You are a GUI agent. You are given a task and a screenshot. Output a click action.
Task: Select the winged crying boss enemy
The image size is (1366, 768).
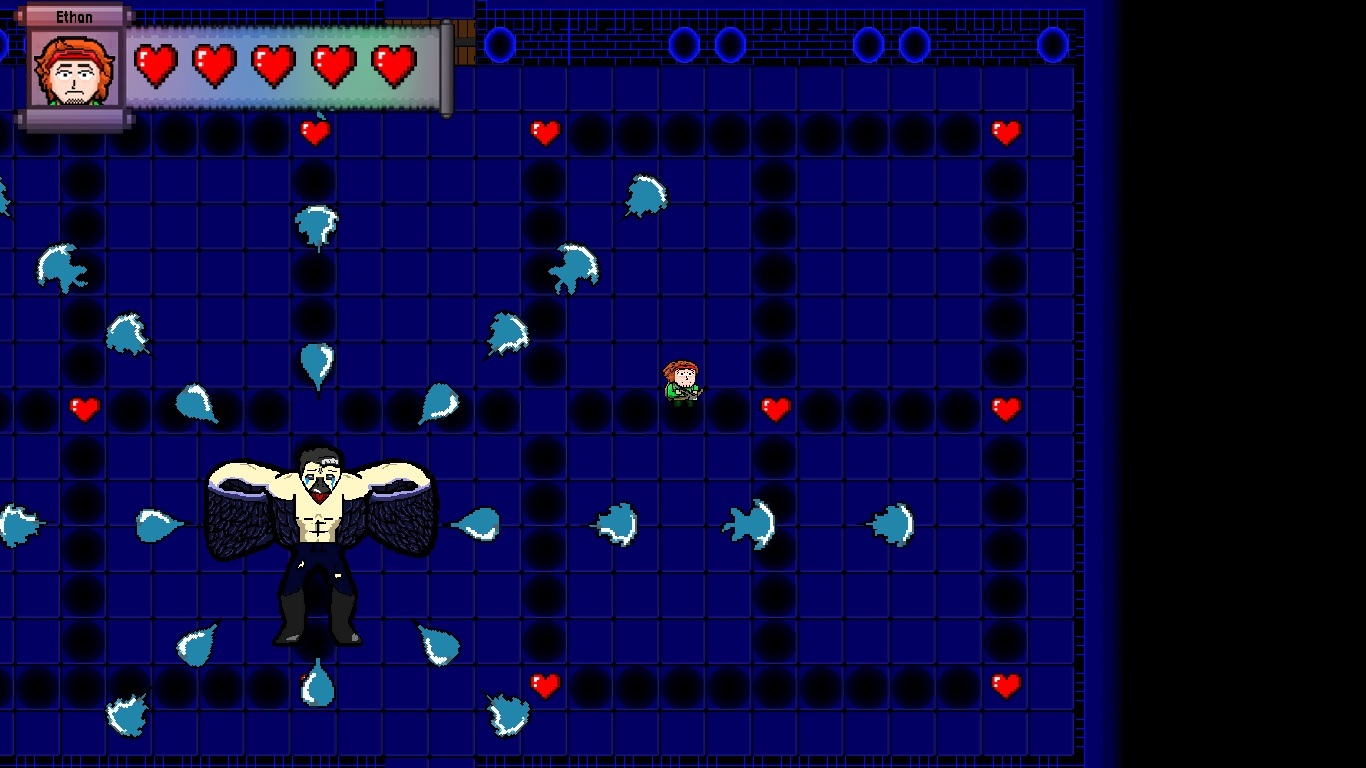(318, 530)
